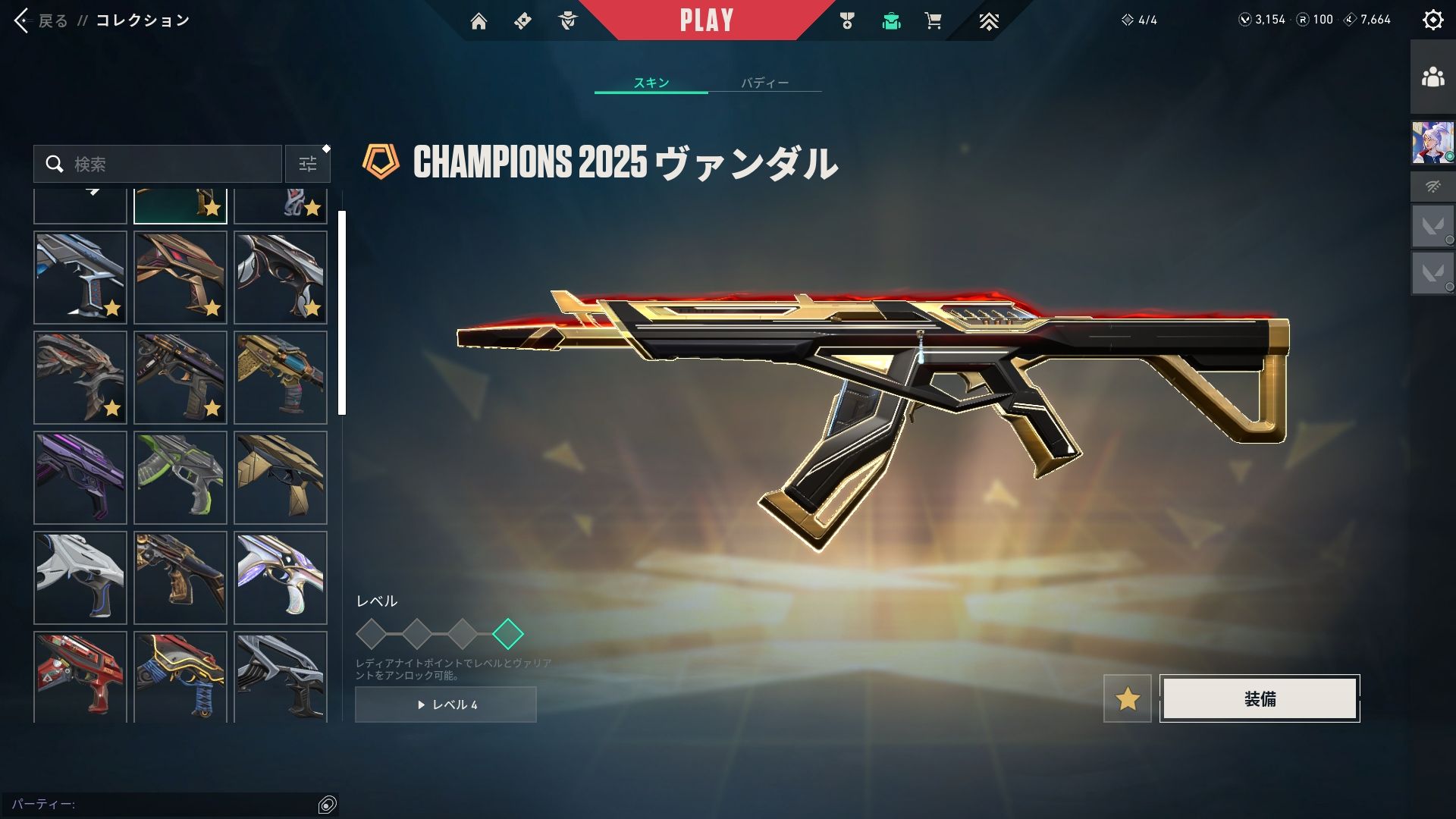This screenshot has height=819, width=1456.
Task: Open the skin filter options
Action: [308, 164]
